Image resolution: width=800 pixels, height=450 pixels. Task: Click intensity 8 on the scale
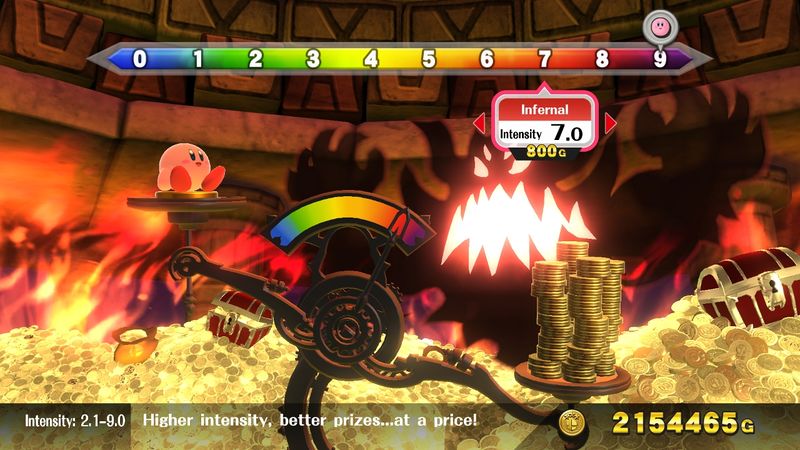[602, 58]
